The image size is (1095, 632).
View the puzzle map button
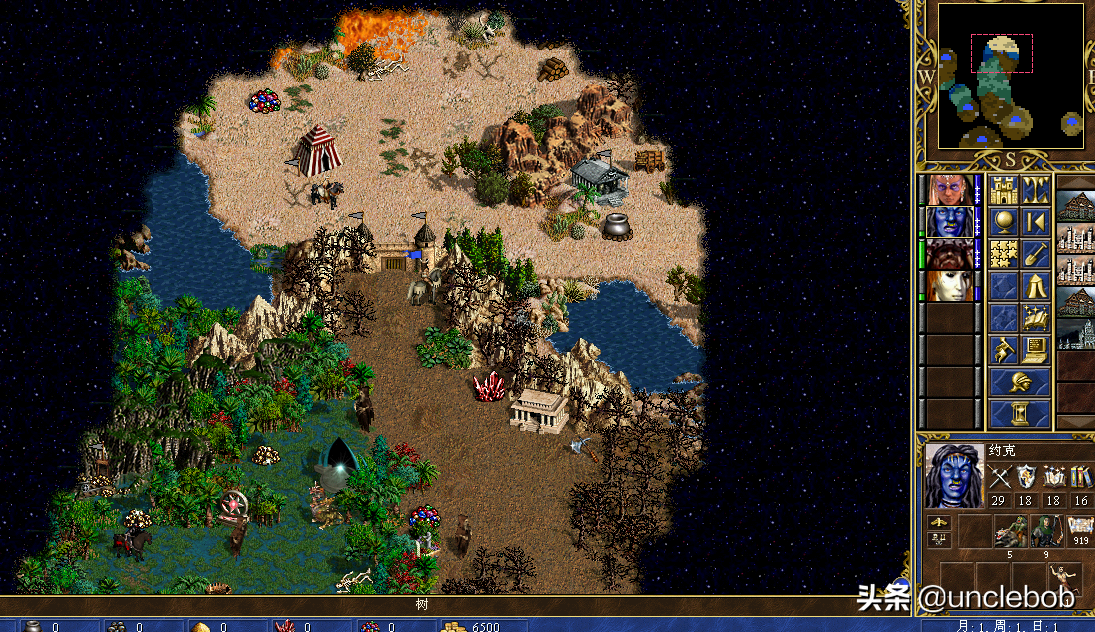tap(1003, 254)
